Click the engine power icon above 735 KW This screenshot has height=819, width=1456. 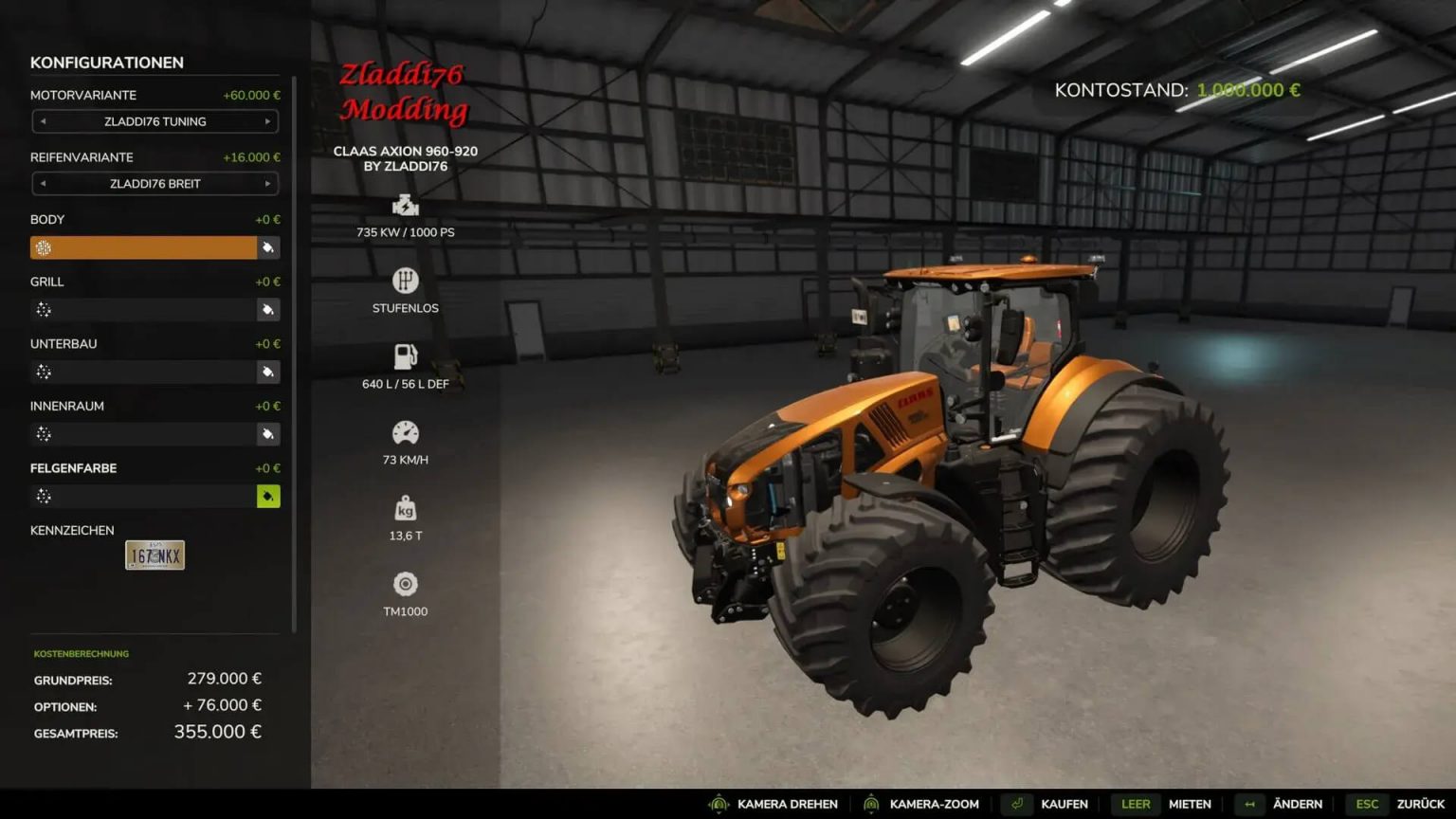coord(405,206)
